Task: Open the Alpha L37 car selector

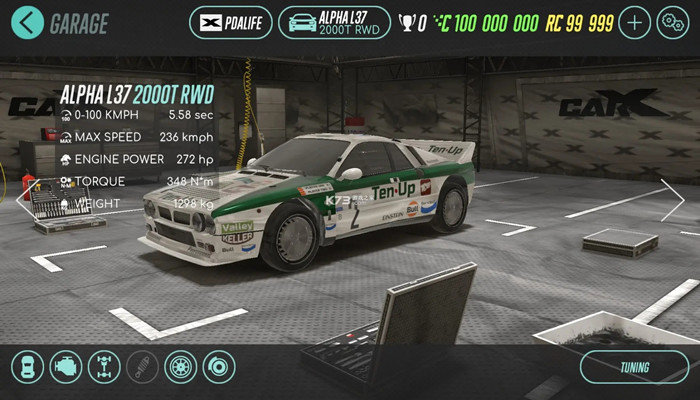Action: (334, 21)
